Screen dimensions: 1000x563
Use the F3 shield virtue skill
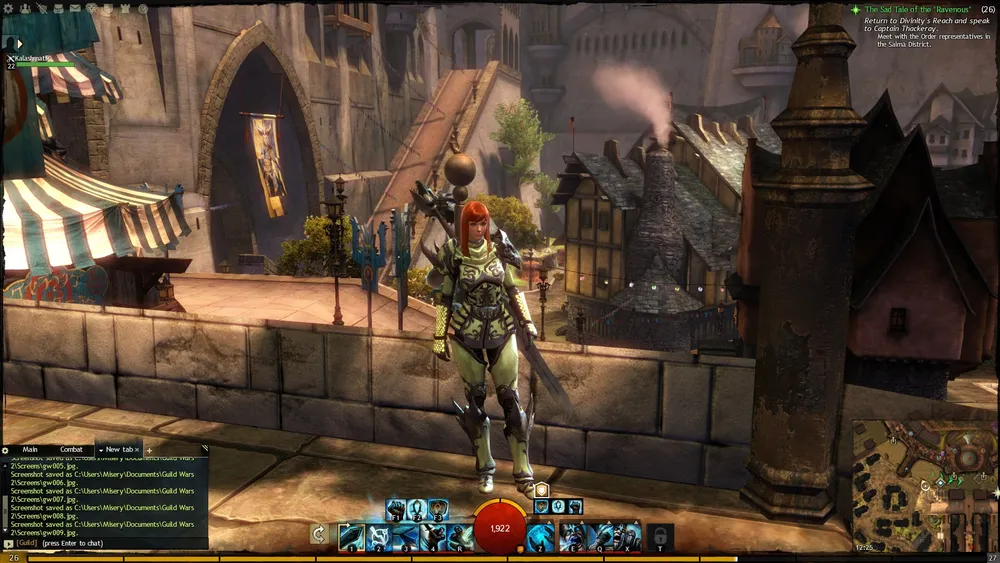(438, 508)
